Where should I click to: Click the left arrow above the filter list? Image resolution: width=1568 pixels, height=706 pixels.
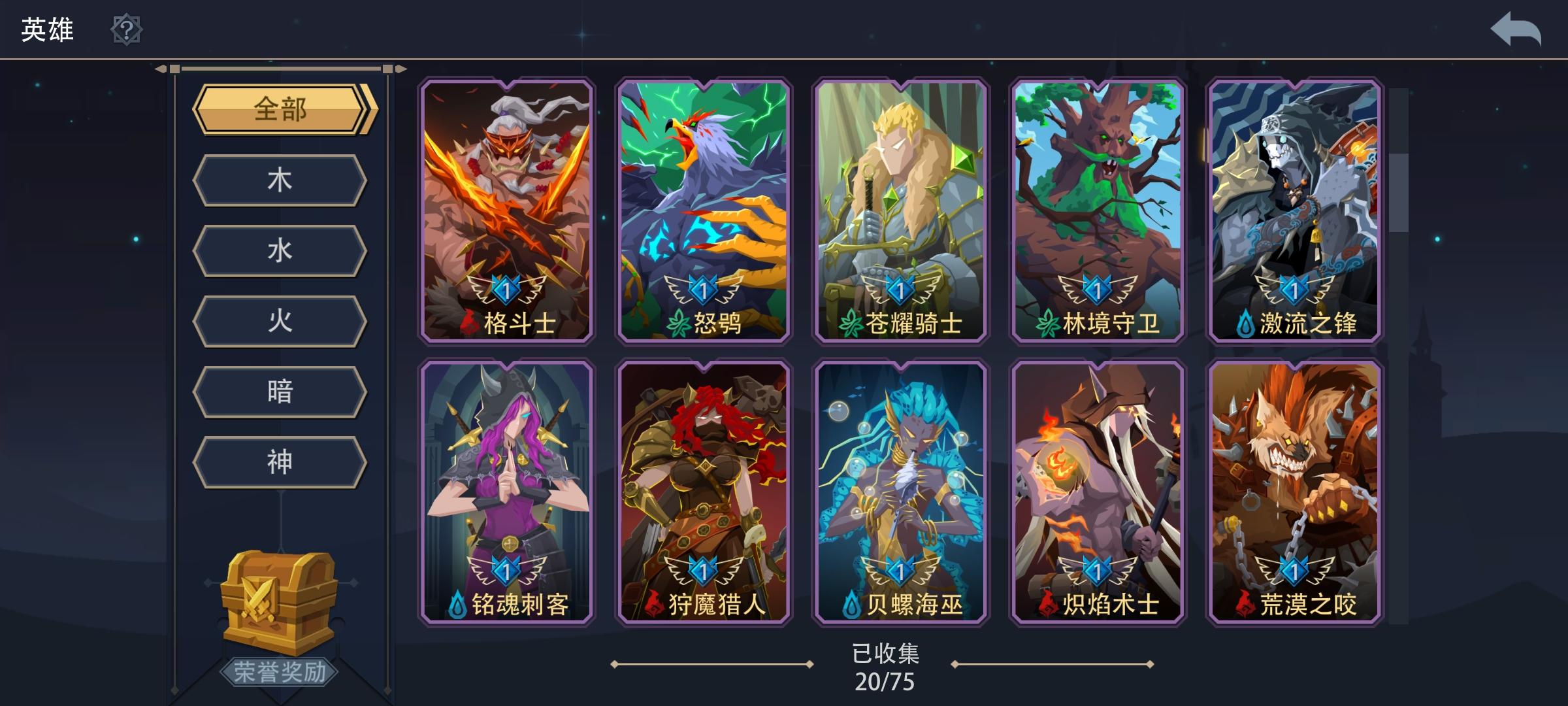point(161,67)
